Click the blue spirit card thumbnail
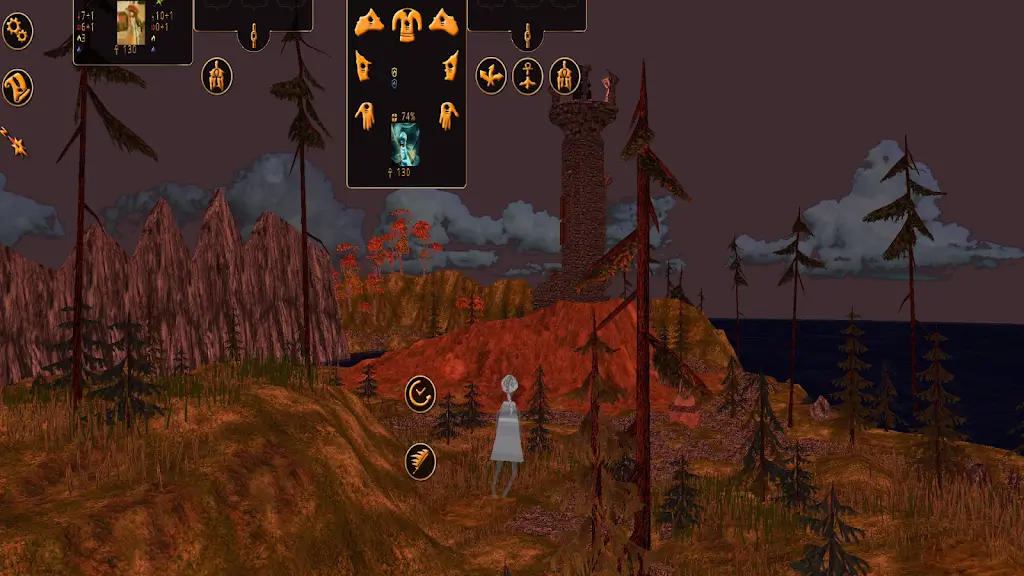1024x576 pixels. click(406, 144)
